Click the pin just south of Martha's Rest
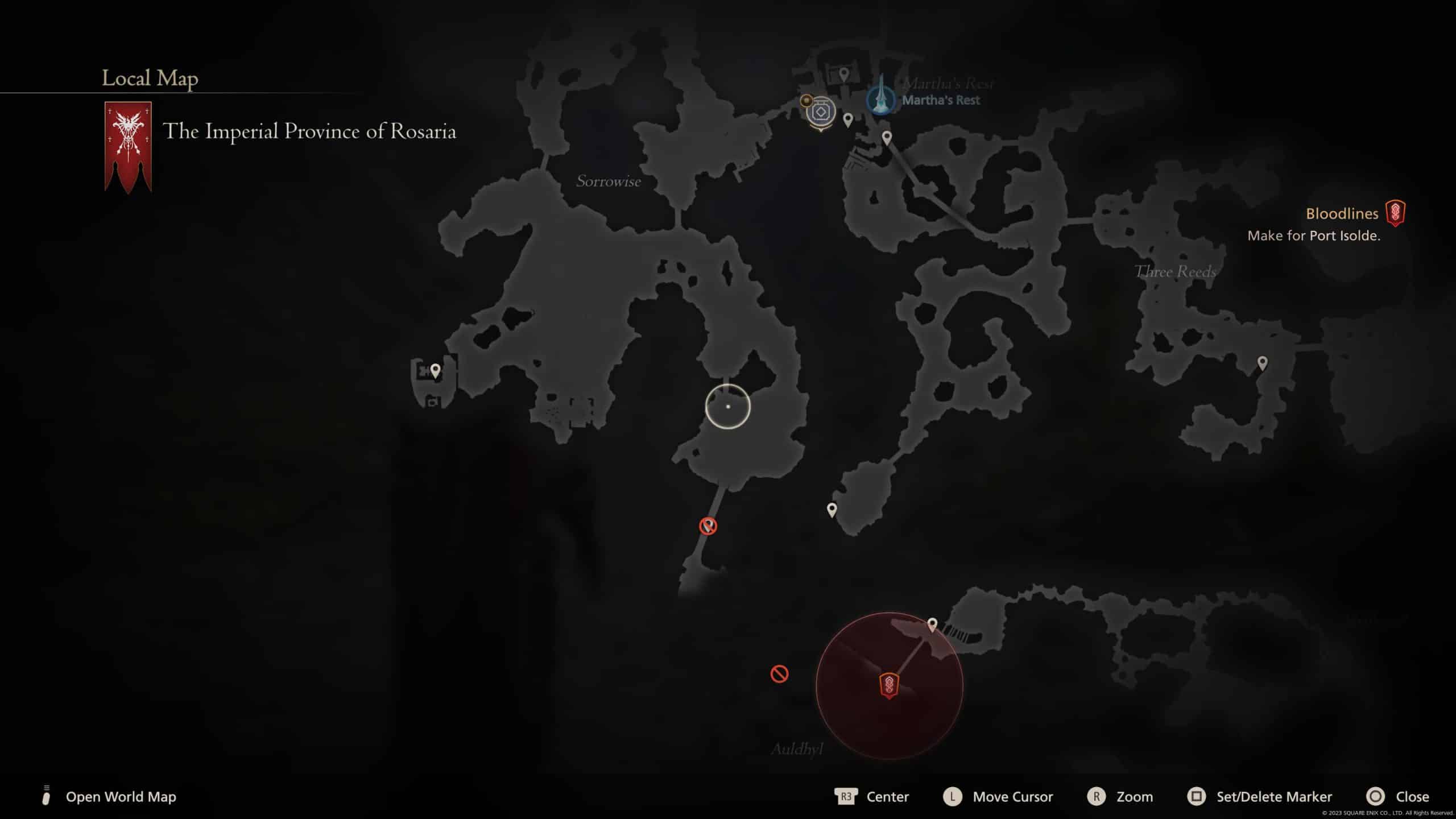1456x819 pixels. click(x=886, y=136)
